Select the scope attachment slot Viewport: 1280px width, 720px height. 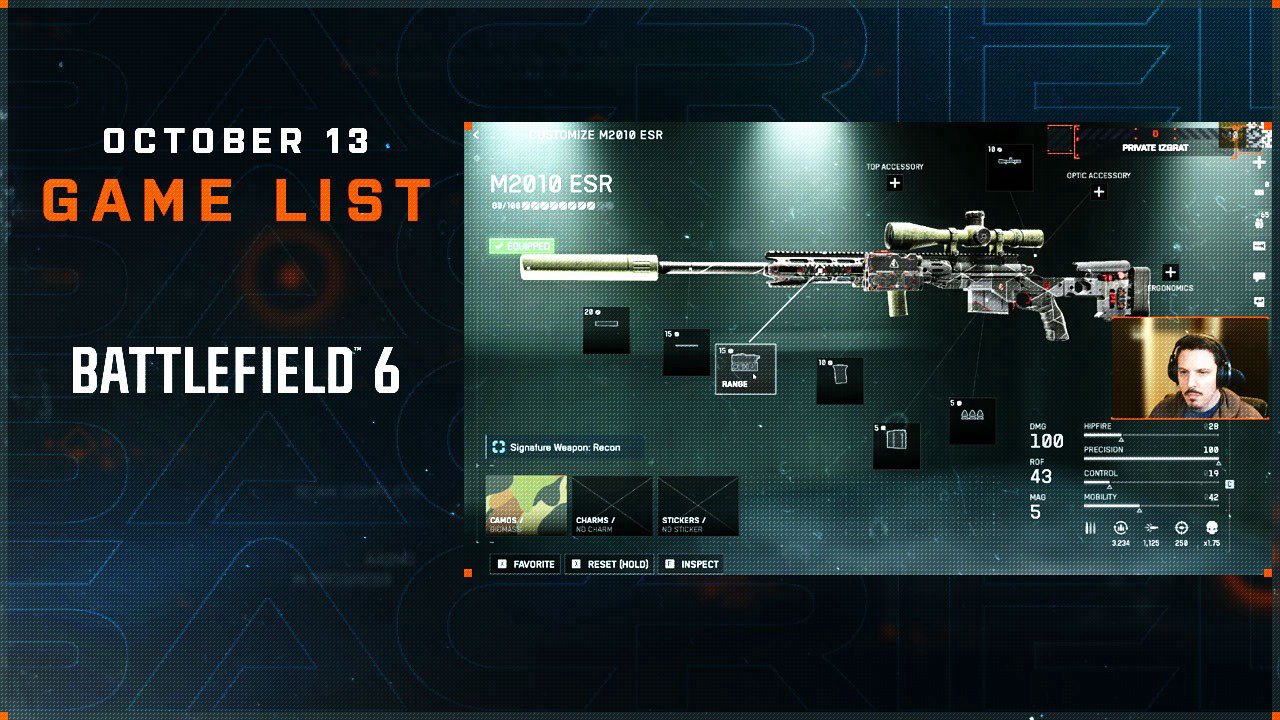(x=1009, y=167)
